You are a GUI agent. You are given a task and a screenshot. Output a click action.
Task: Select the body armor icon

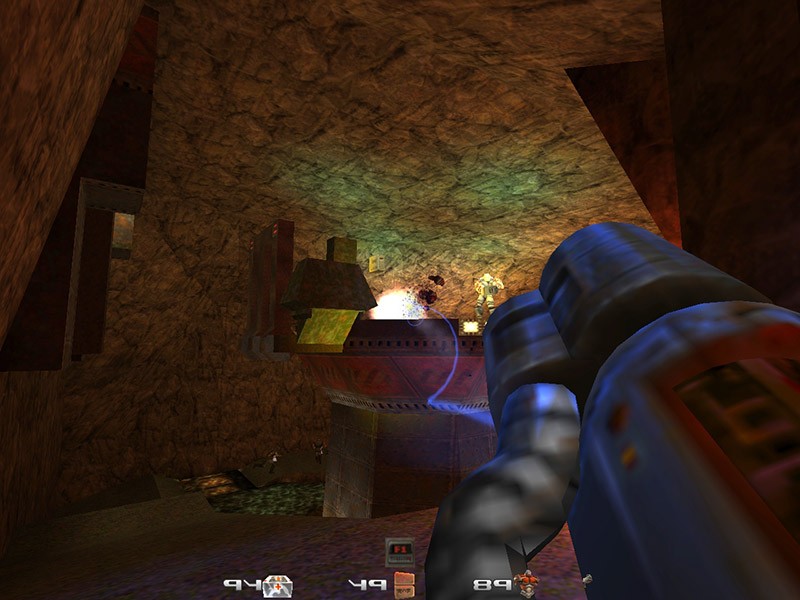point(525,583)
